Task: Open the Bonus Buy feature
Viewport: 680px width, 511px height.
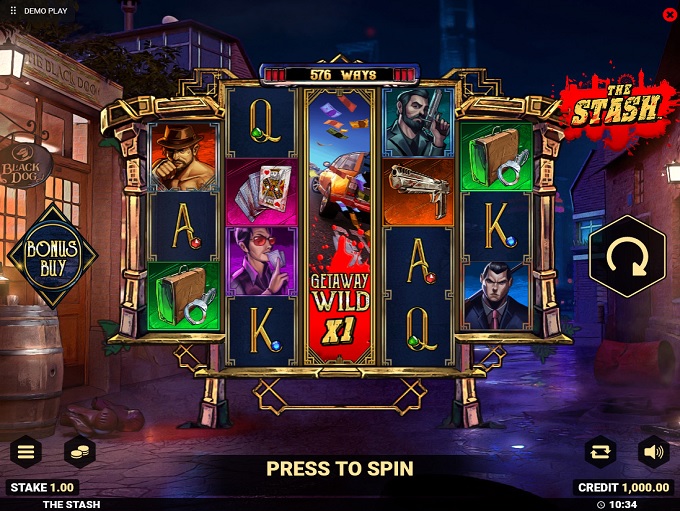Action: pos(52,254)
